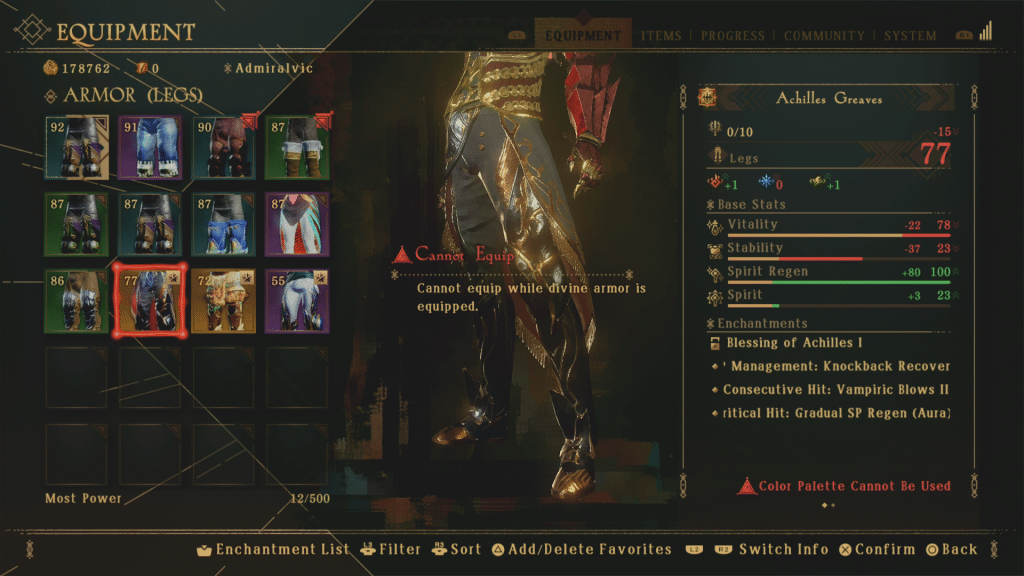Open the System tab
Viewport: 1024px width, 576px height.
click(910, 36)
